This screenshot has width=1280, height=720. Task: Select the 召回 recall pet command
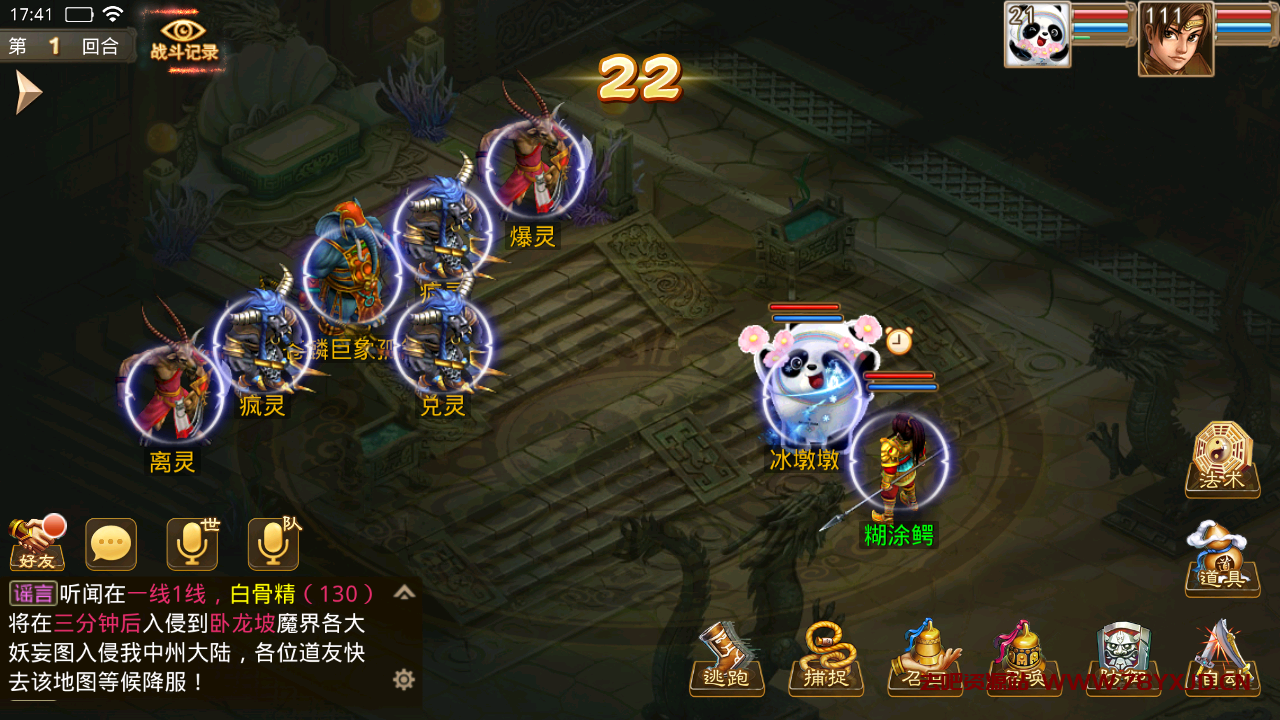[x=925, y=660]
